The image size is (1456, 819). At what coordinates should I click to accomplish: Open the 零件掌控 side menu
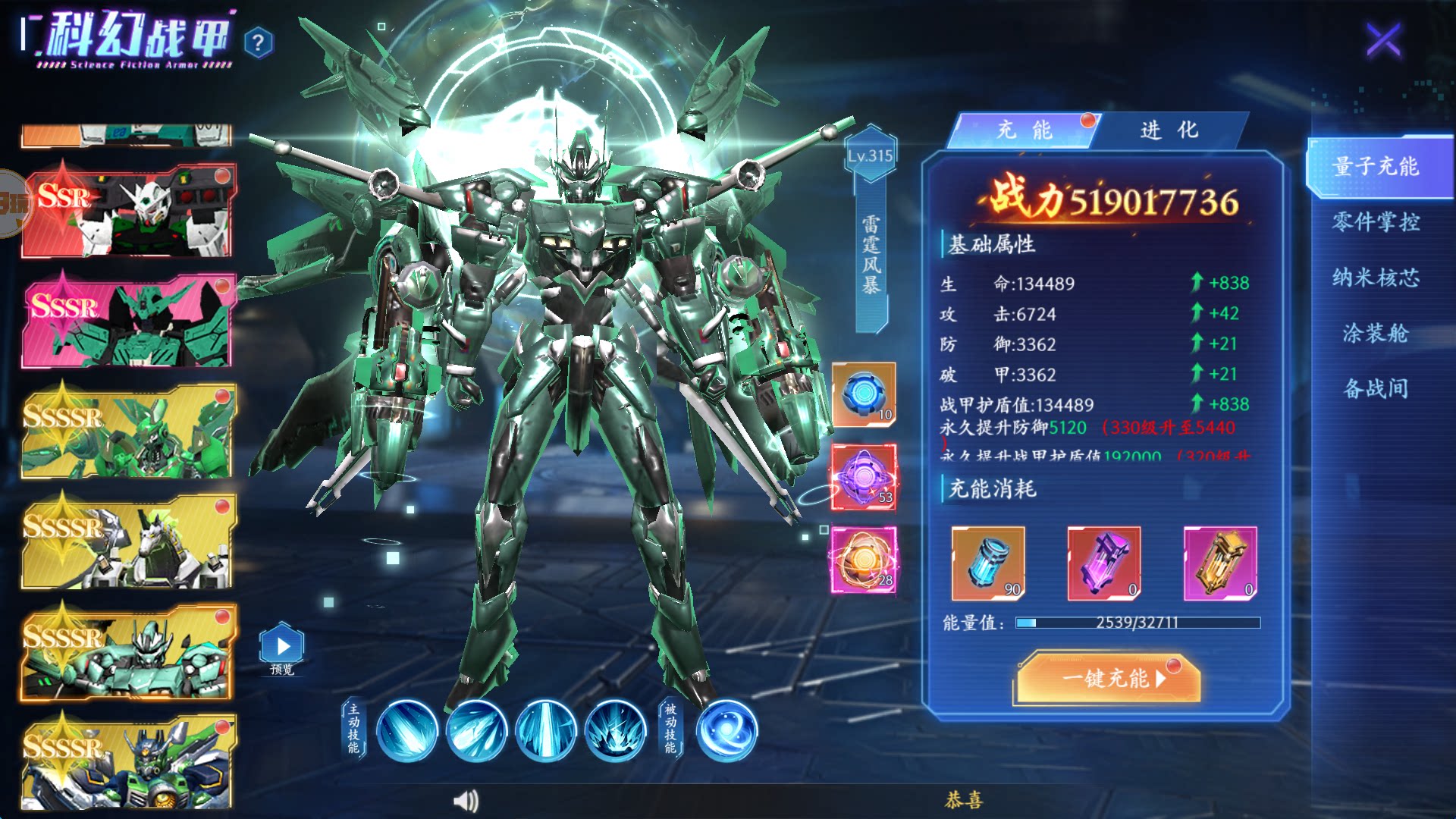1375,222
